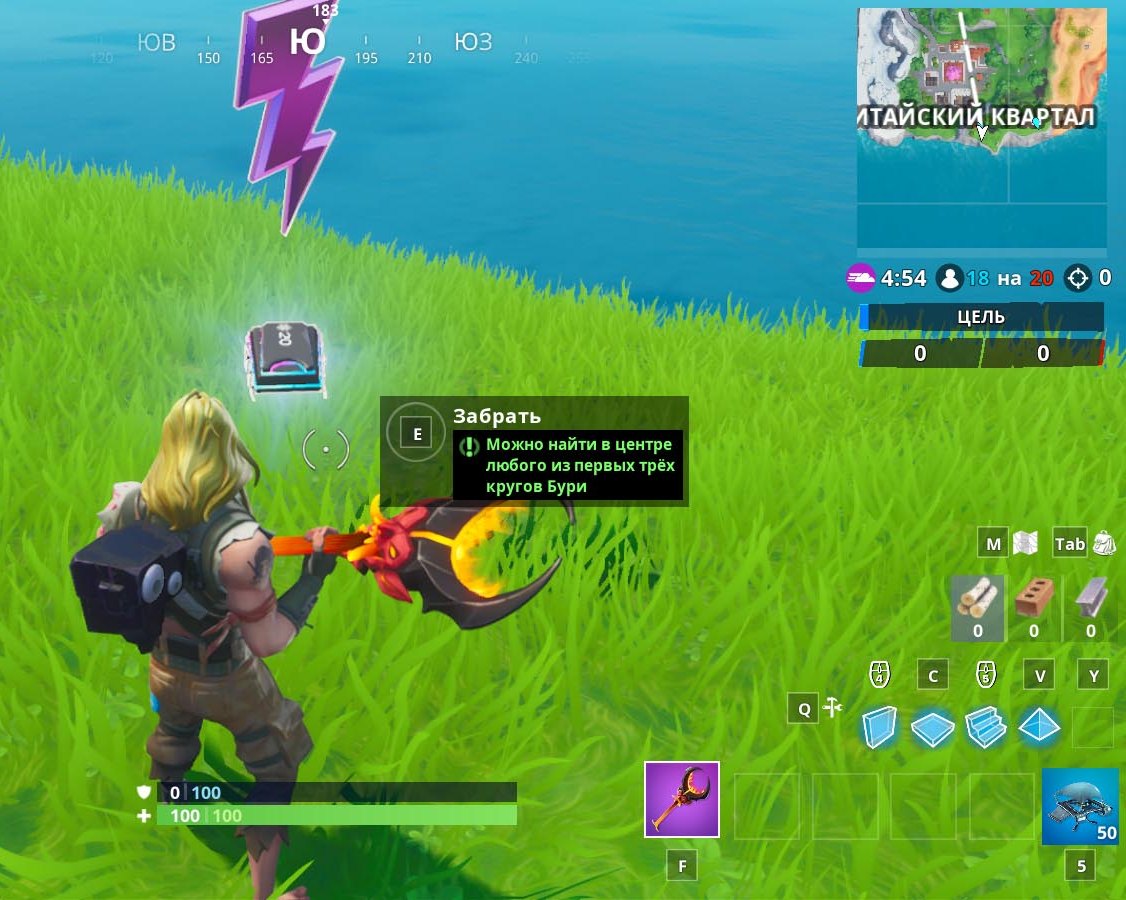Select the glider item slot with 50
The width and height of the screenshot is (1126, 900).
click(1080, 807)
